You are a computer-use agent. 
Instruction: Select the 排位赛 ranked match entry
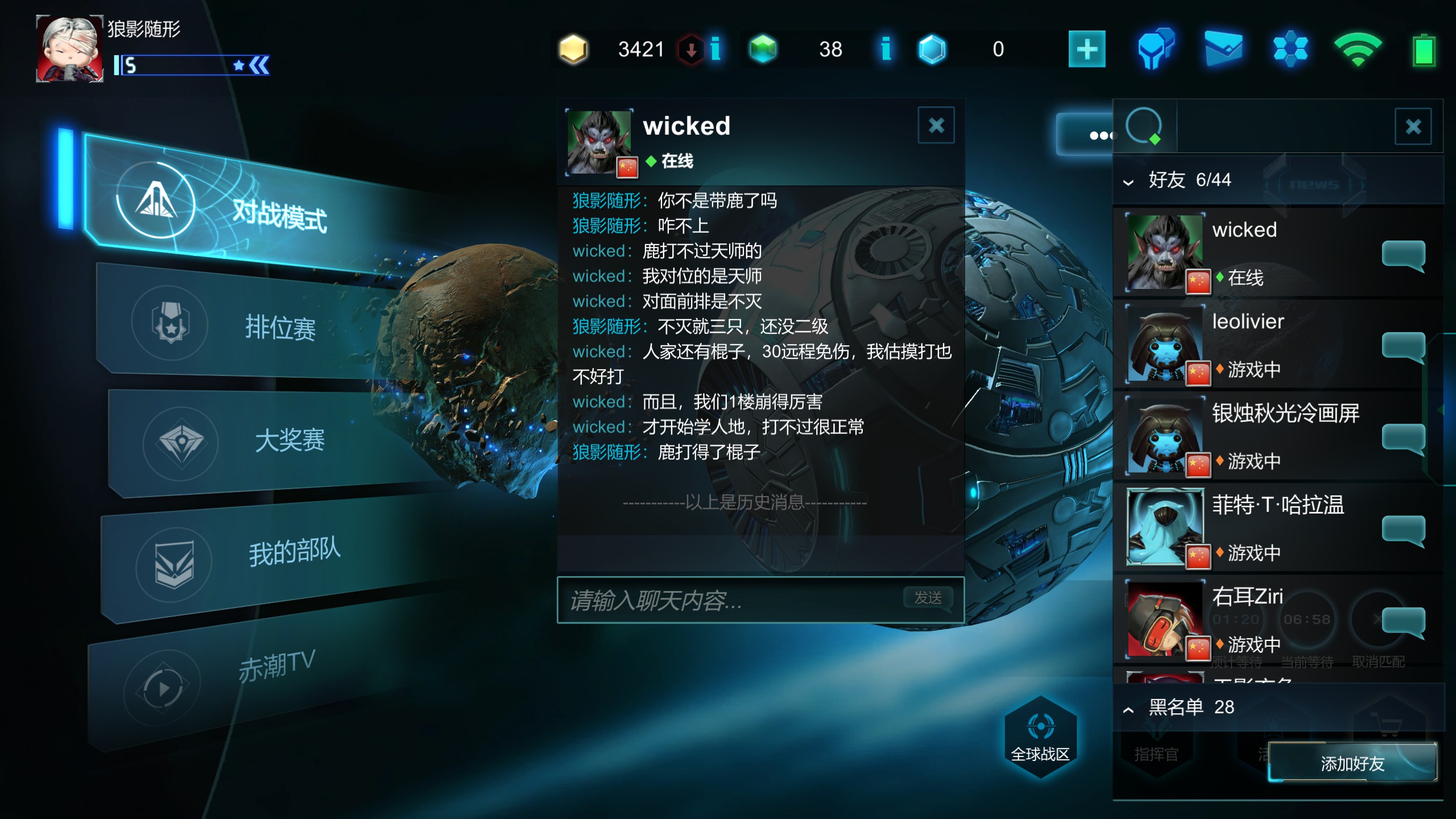280,328
